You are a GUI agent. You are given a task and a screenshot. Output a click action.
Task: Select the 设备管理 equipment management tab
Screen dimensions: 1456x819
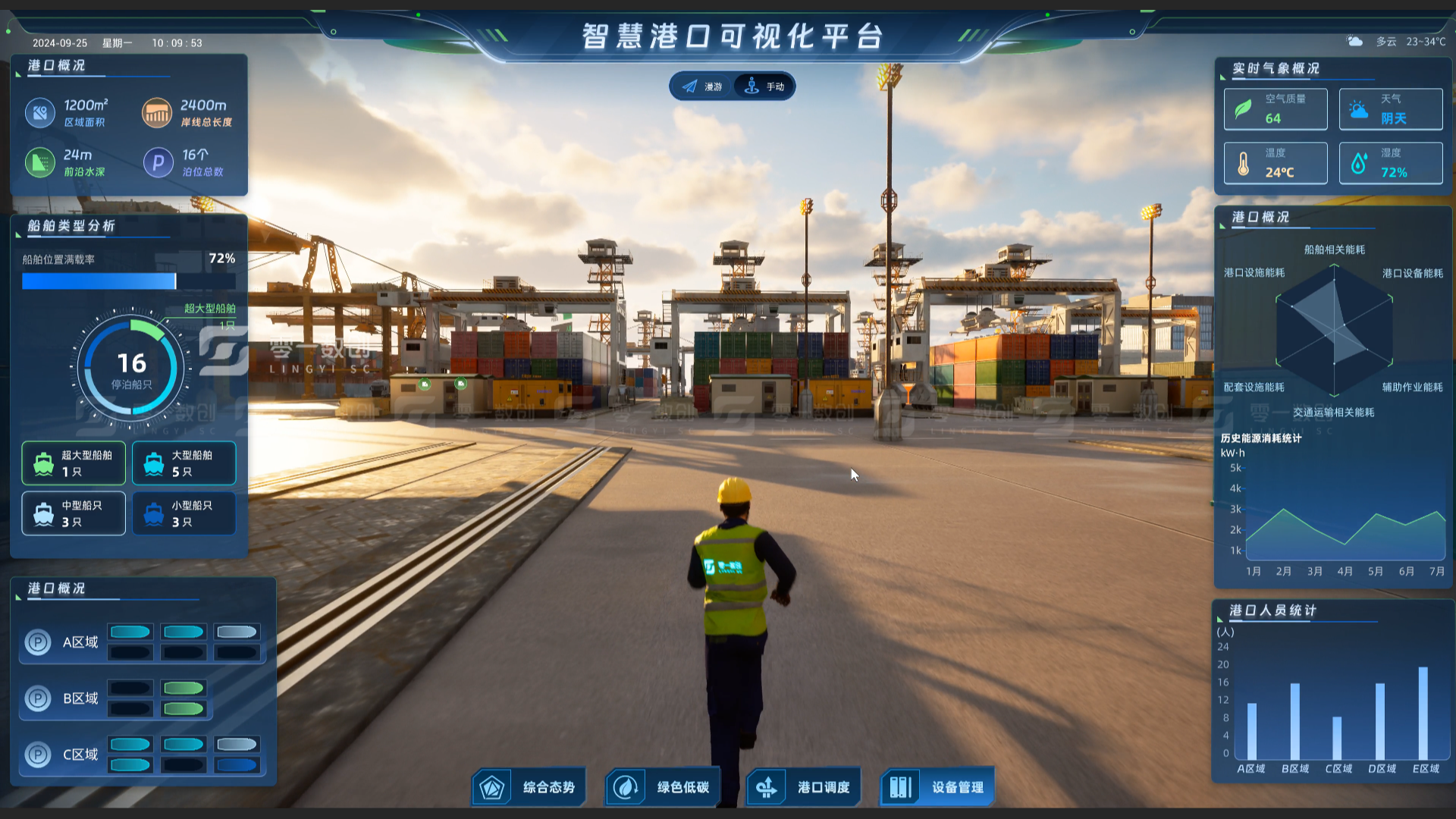(x=937, y=787)
